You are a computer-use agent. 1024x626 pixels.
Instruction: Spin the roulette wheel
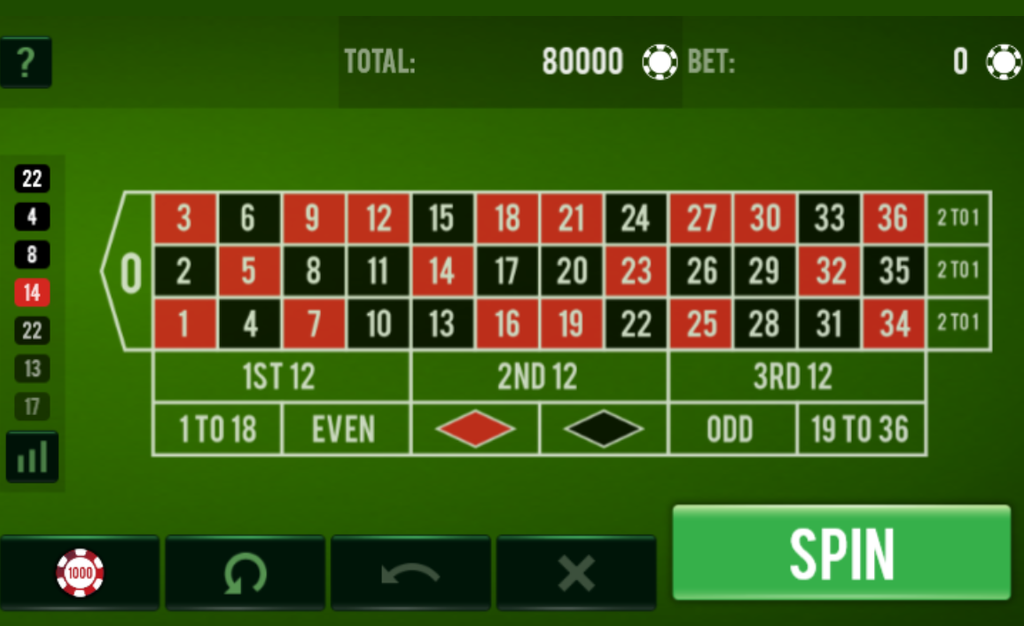point(841,553)
